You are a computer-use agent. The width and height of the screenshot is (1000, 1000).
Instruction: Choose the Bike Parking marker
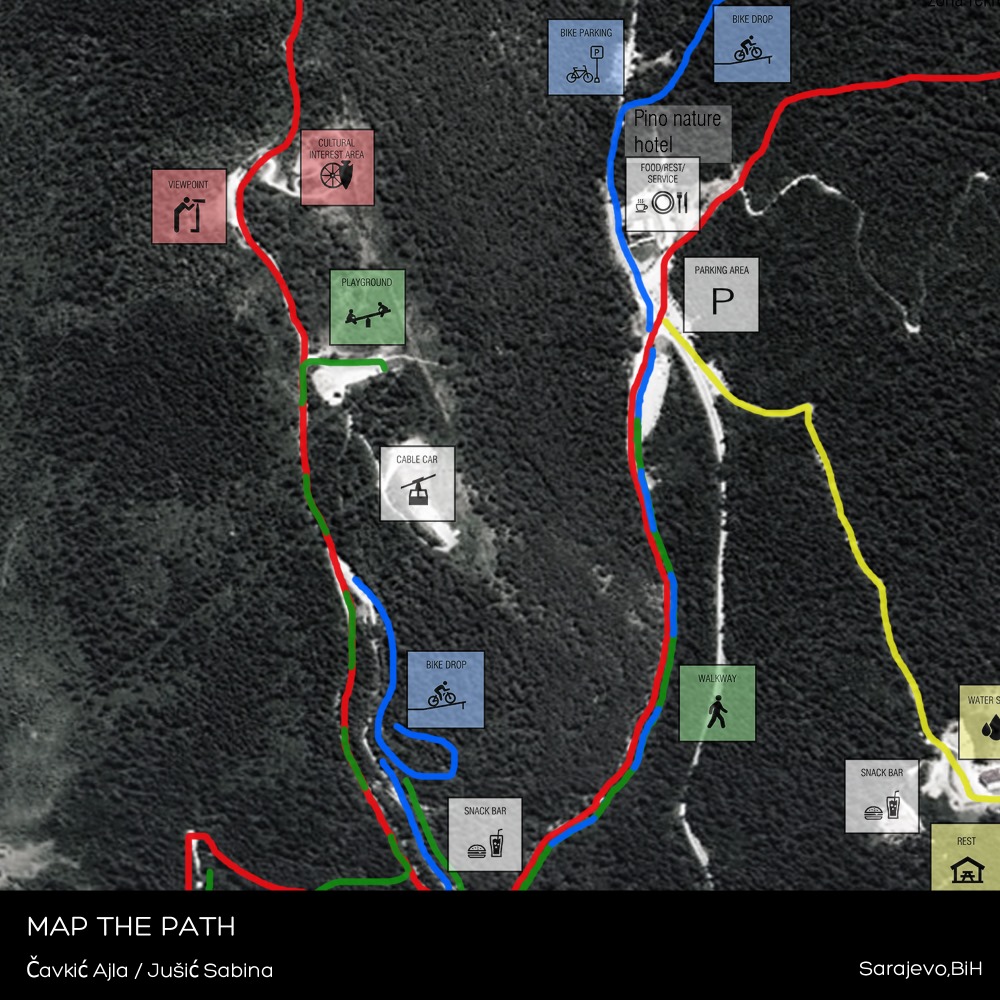585,57
